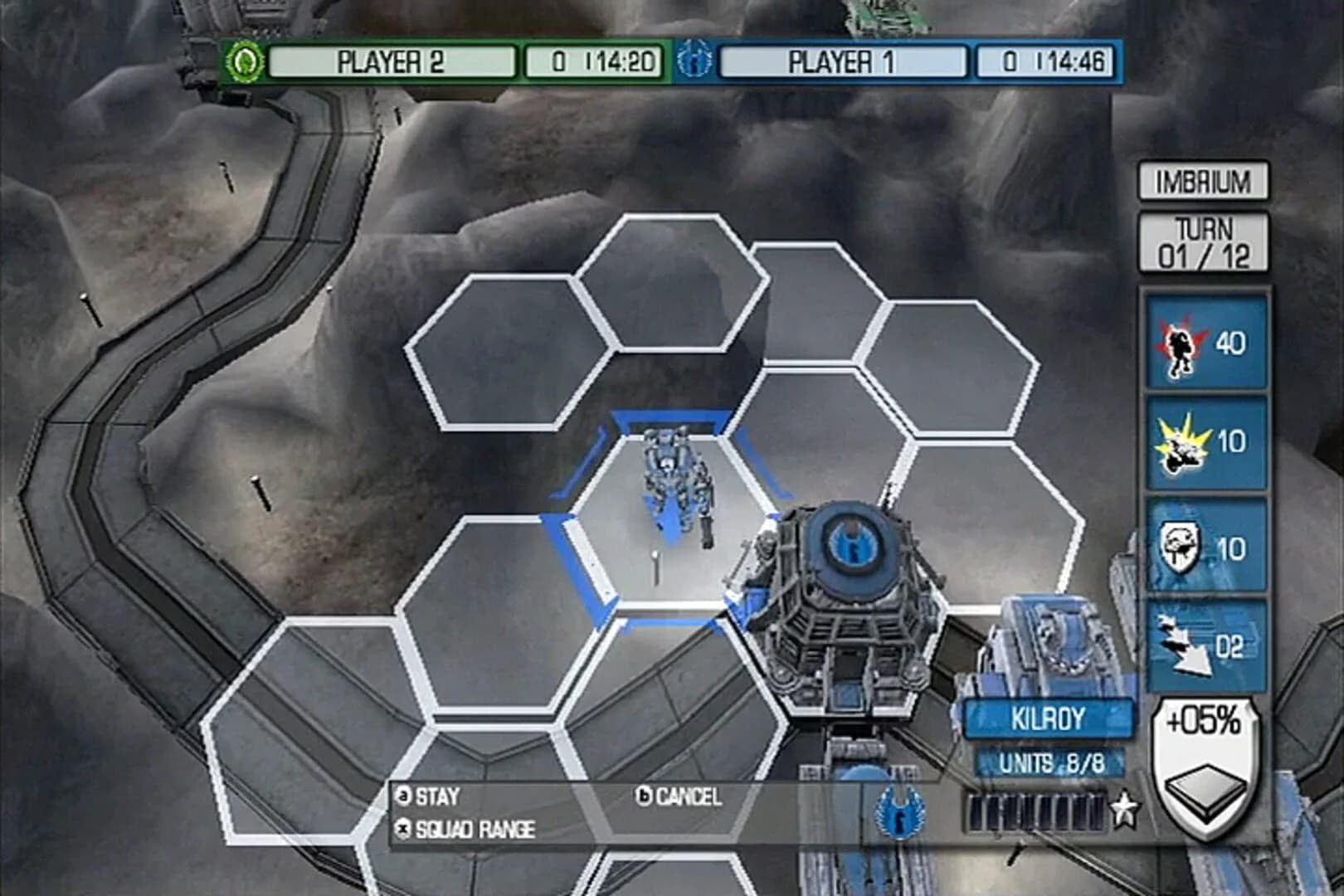The image size is (1344, 896).
Task: Toggle the KILROY unit nameplate
Action: pyautogui.click(x=1049, y=719)
